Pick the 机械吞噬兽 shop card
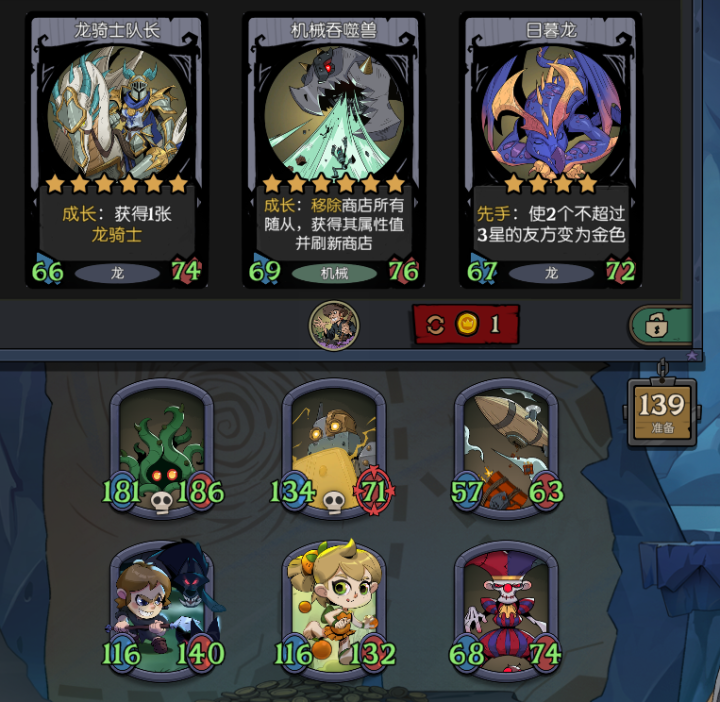This screenshot has height=702, width=720. 333,150
